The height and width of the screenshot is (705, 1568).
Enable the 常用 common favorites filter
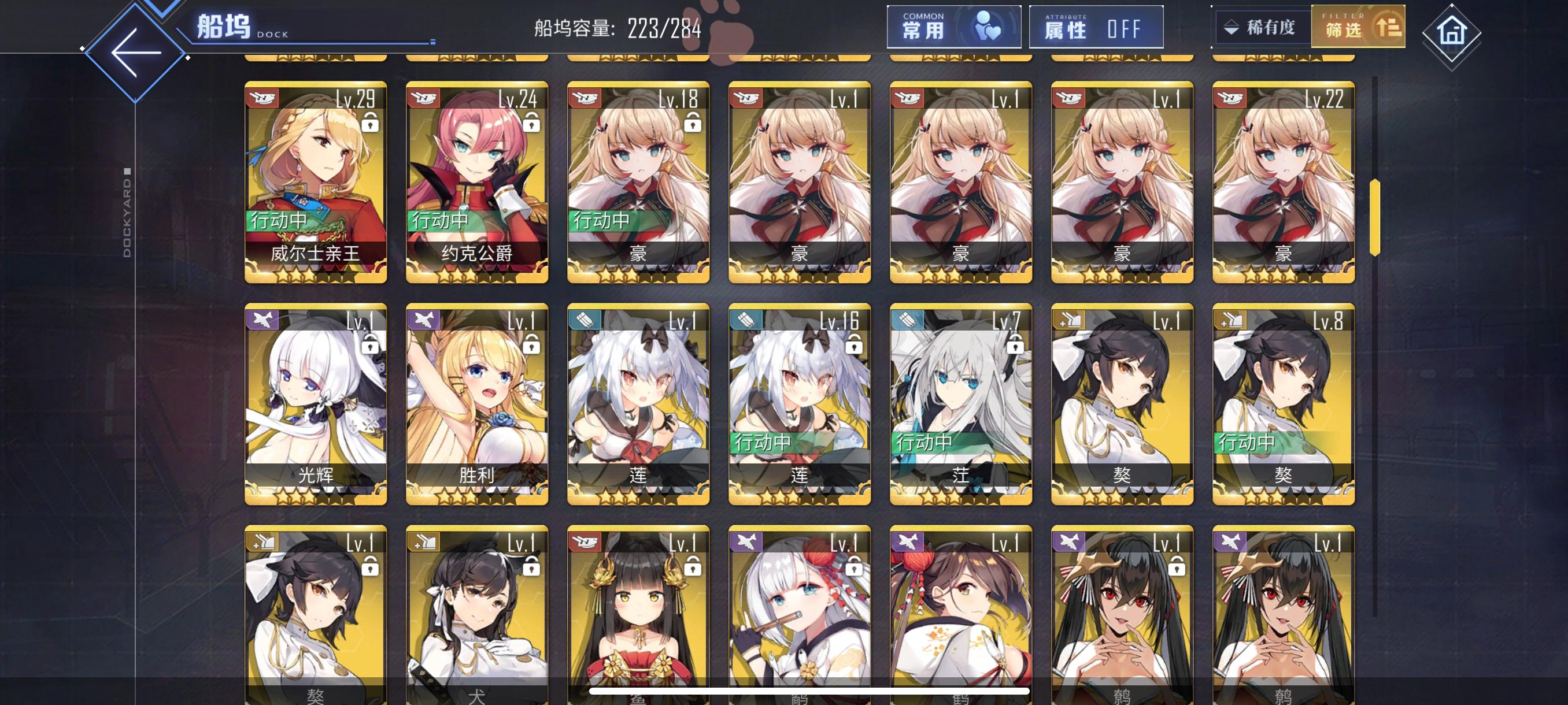[953, 28]
